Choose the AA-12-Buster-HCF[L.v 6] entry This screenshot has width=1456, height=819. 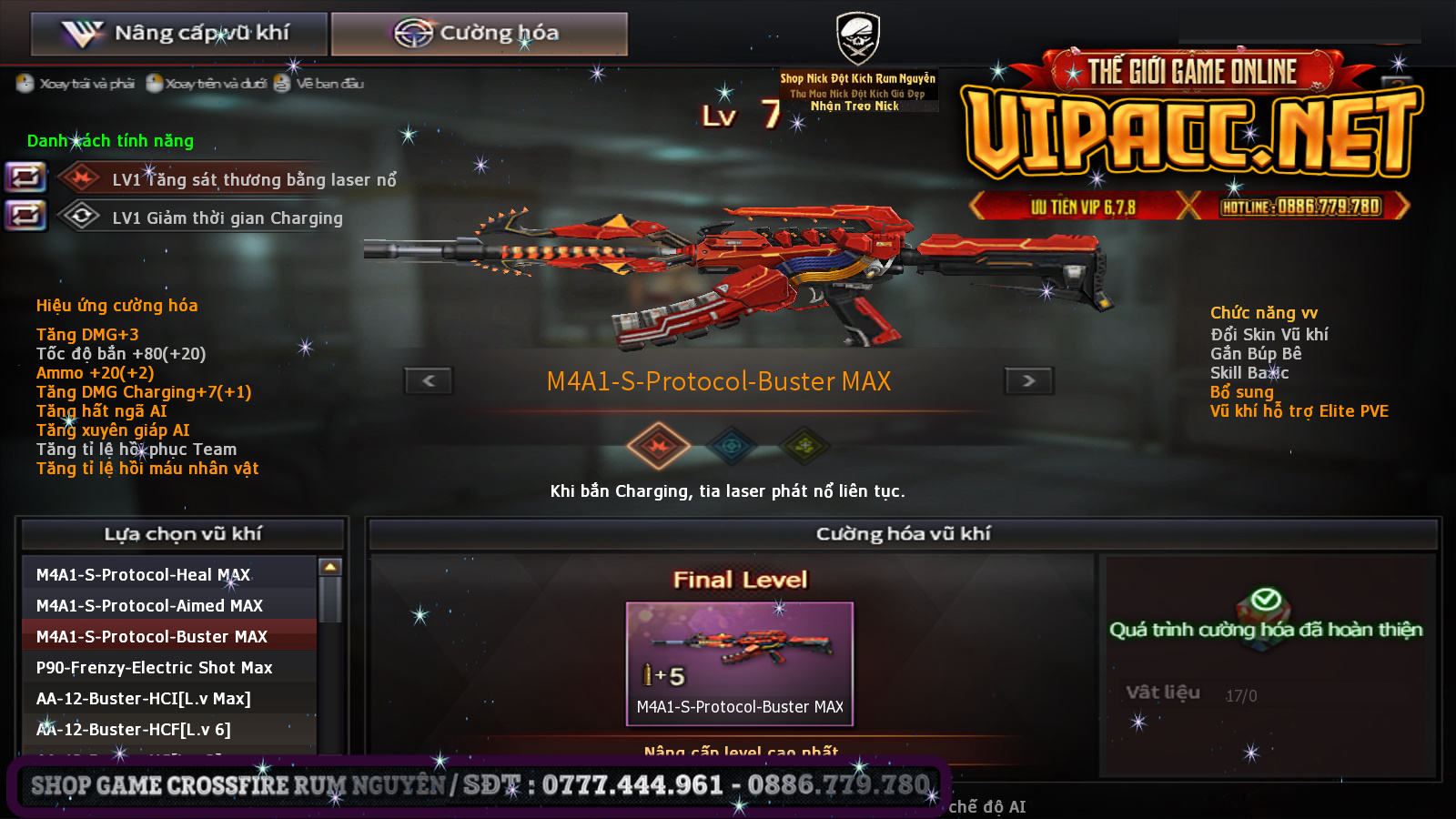169,729
